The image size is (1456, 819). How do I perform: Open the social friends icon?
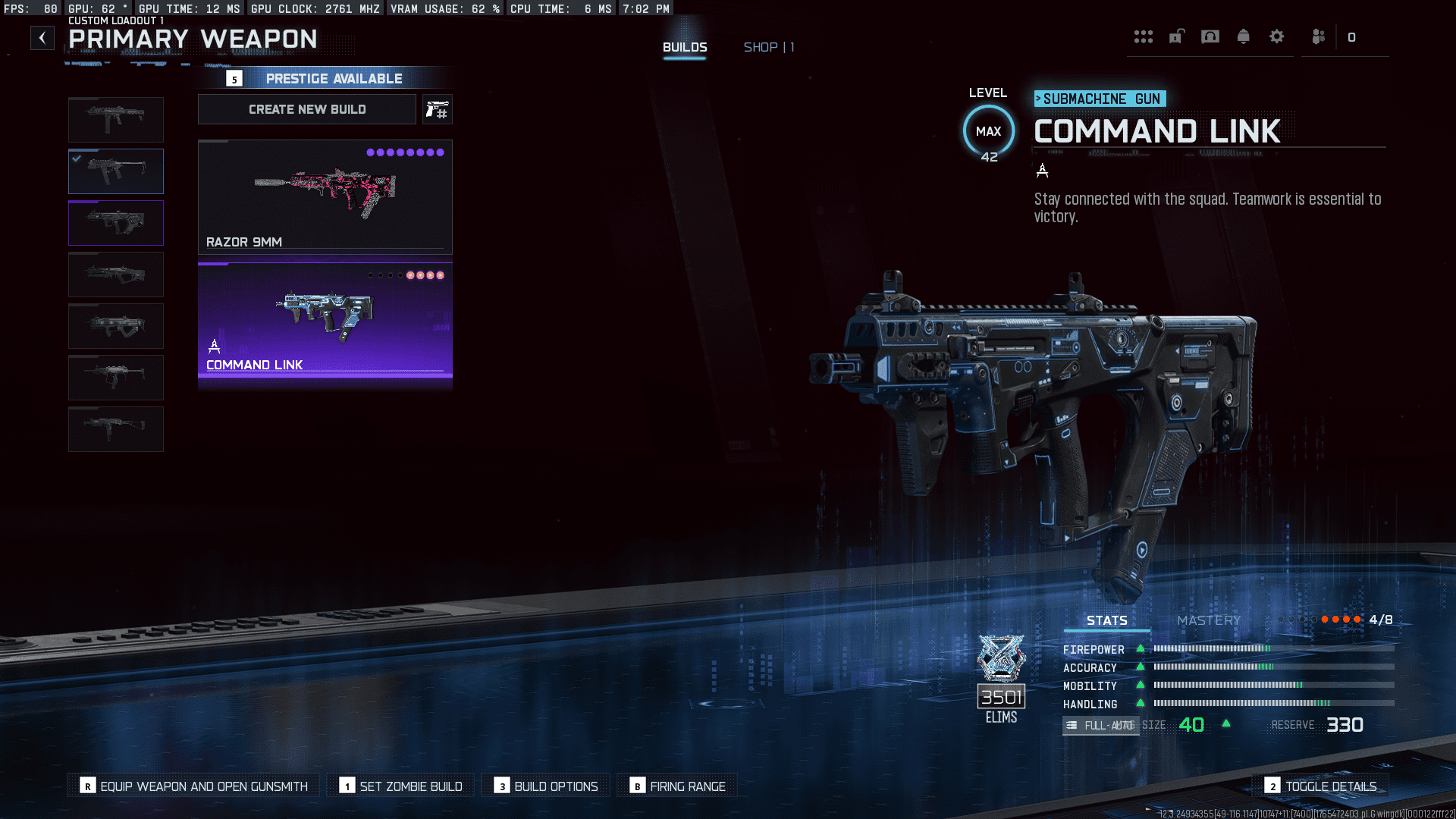tap(1319, 37)
